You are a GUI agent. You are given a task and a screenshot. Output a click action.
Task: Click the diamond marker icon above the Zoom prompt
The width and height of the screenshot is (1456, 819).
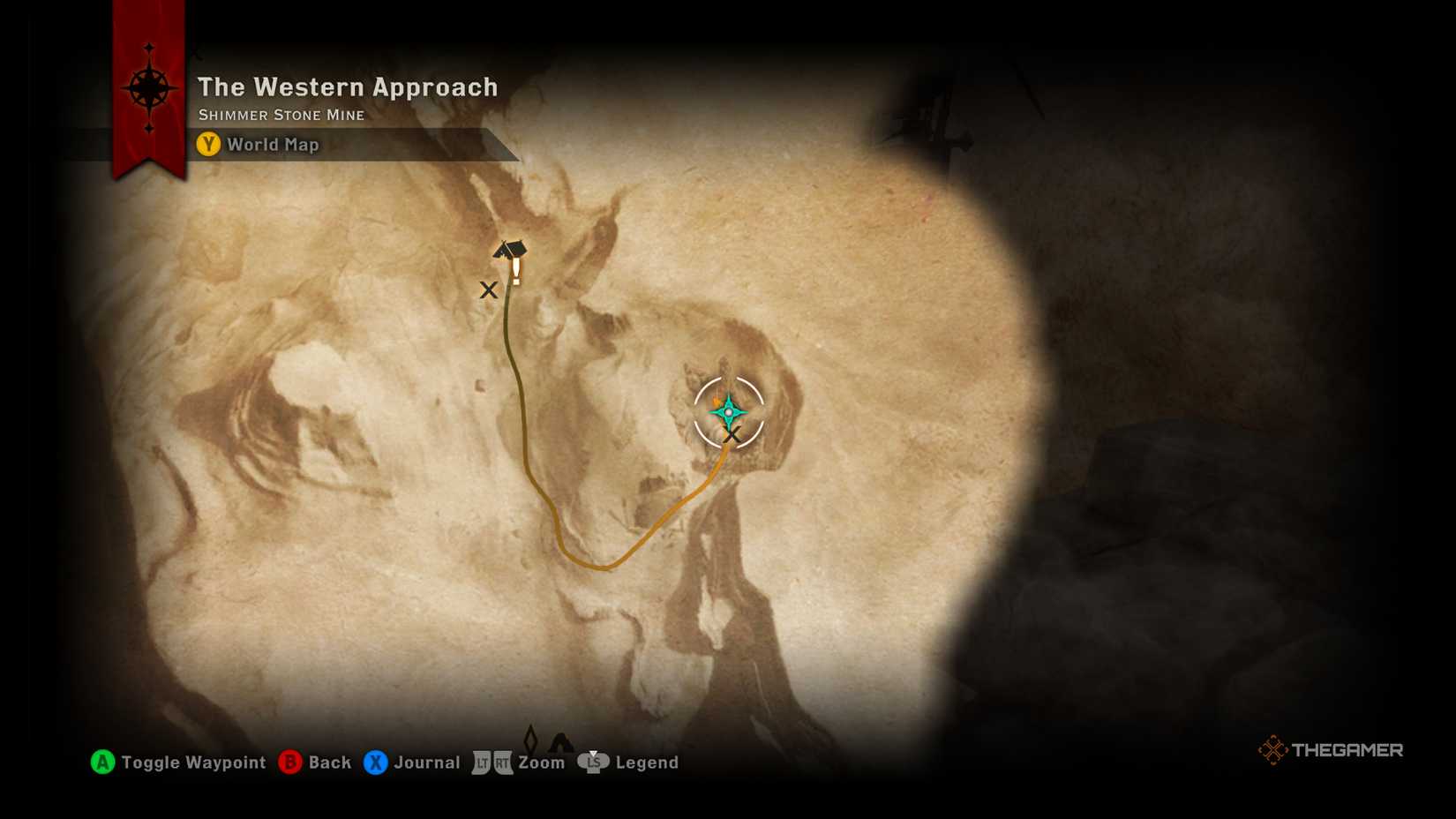coord(532,740)
